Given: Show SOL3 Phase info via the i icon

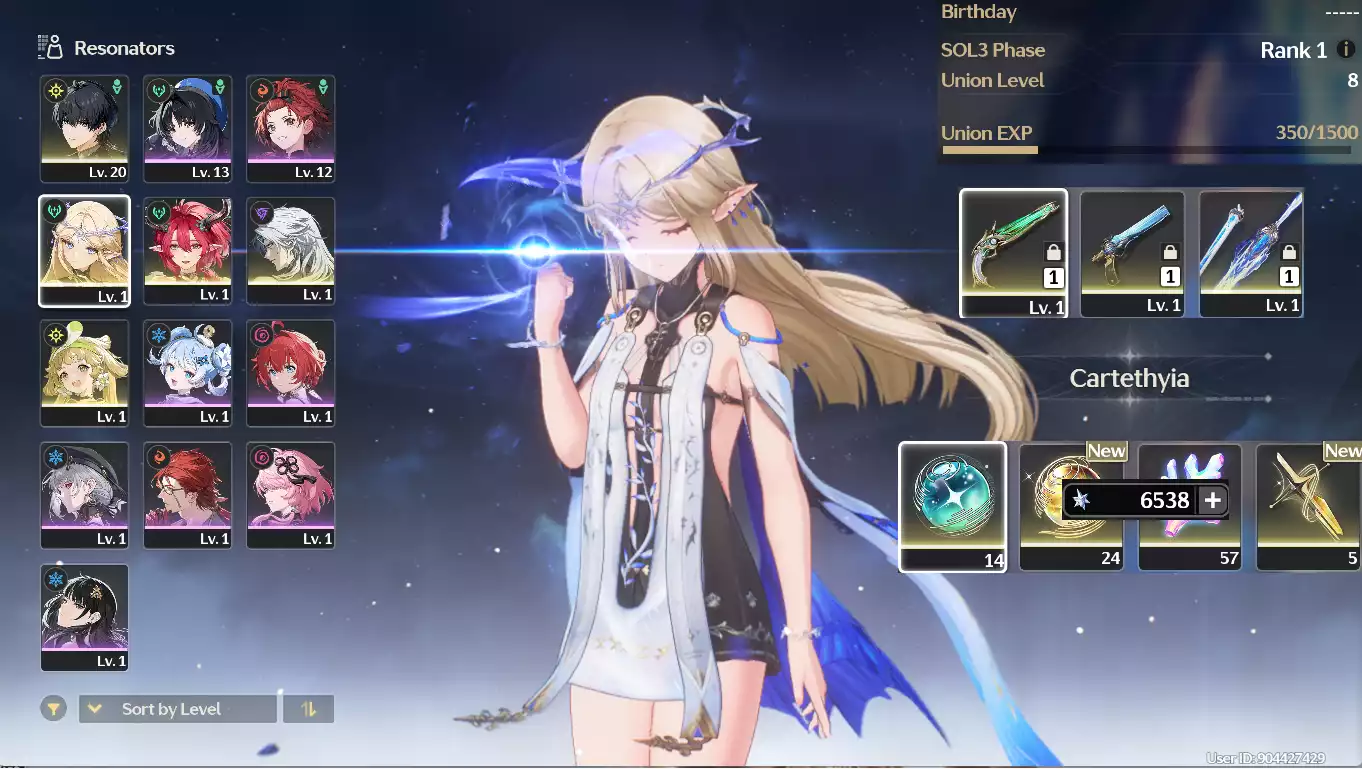Looking at the screenshot, I should click(x=1346, y=50).
